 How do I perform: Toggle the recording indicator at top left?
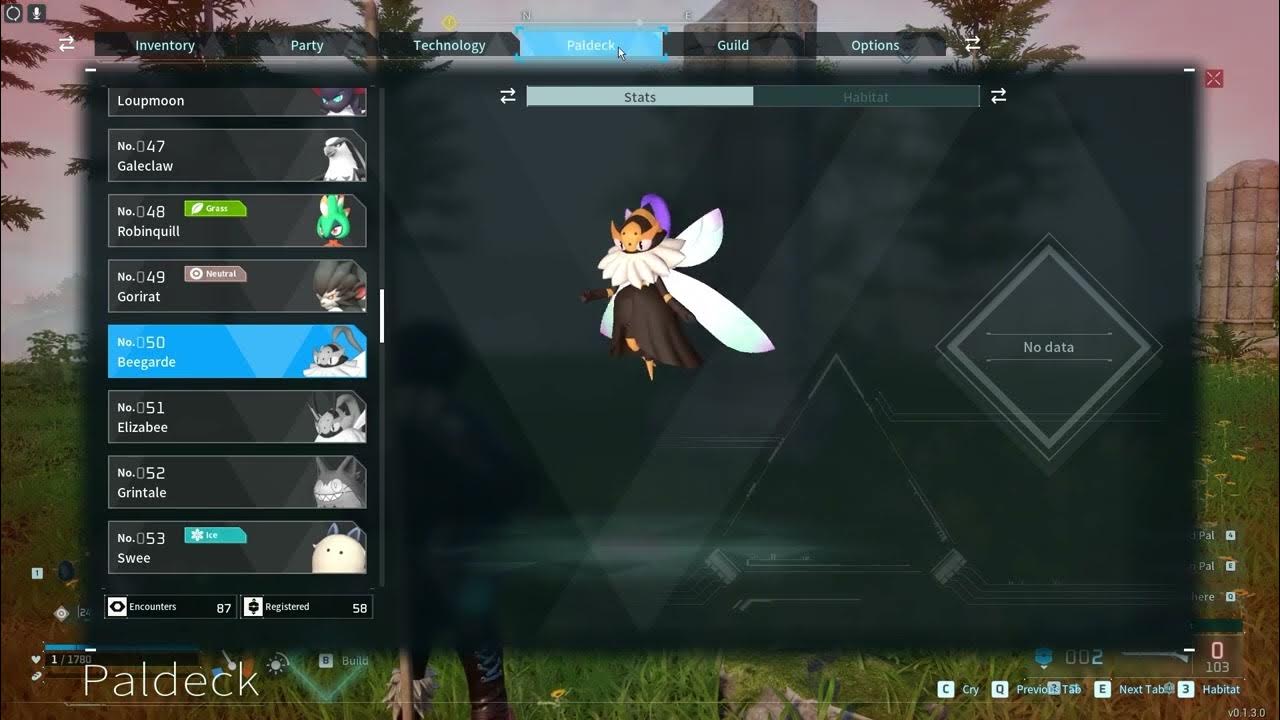12,14
